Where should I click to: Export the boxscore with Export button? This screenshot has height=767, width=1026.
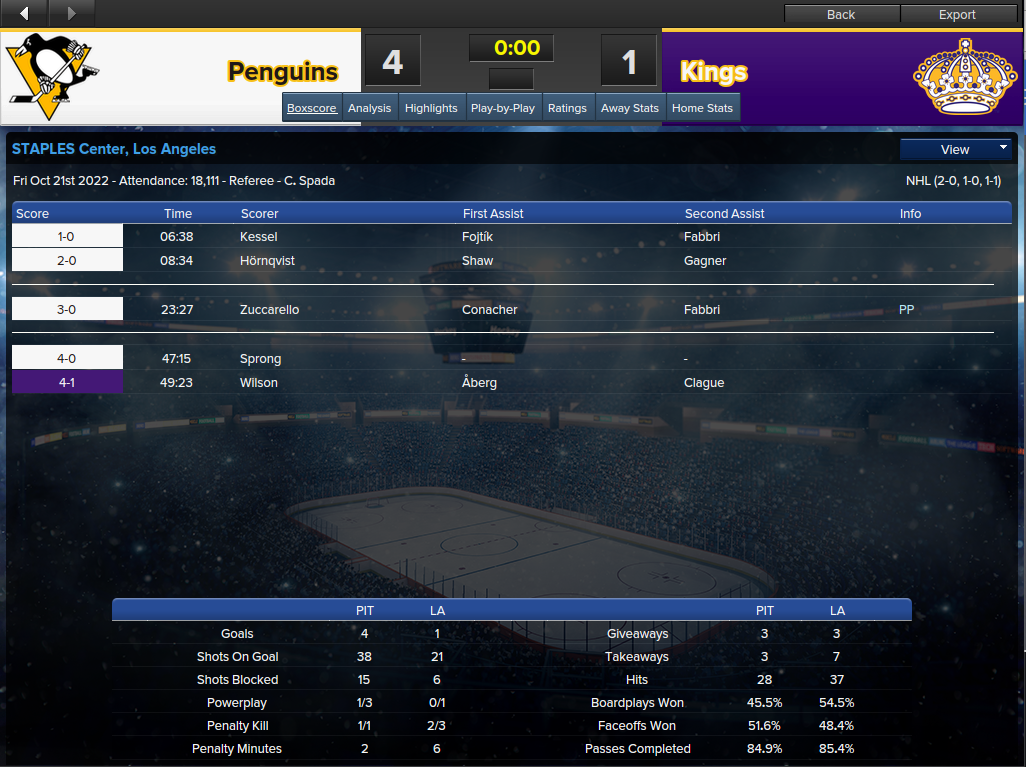click(957, 14)
